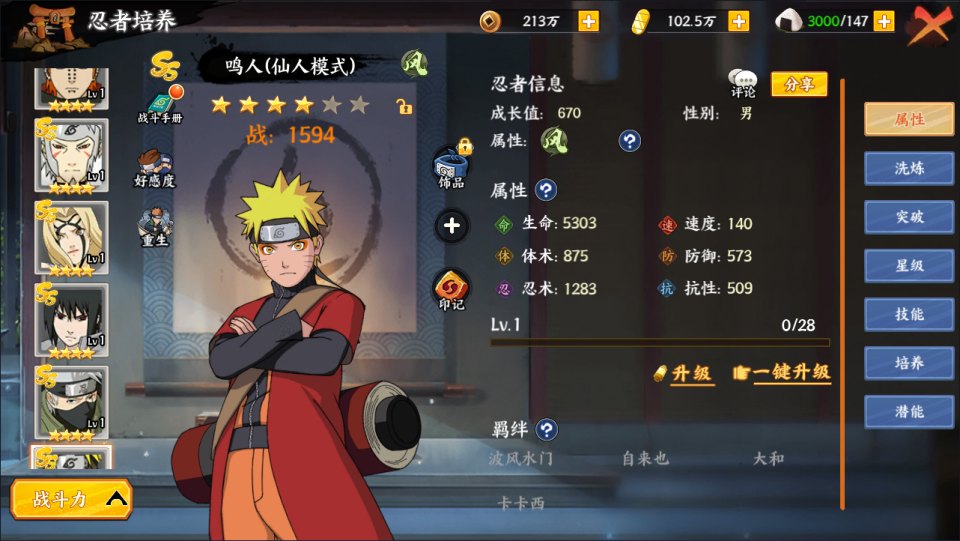Screen dimensions: 960x541
Task: Open the 培养 cultivation tab
Action: 908,363
